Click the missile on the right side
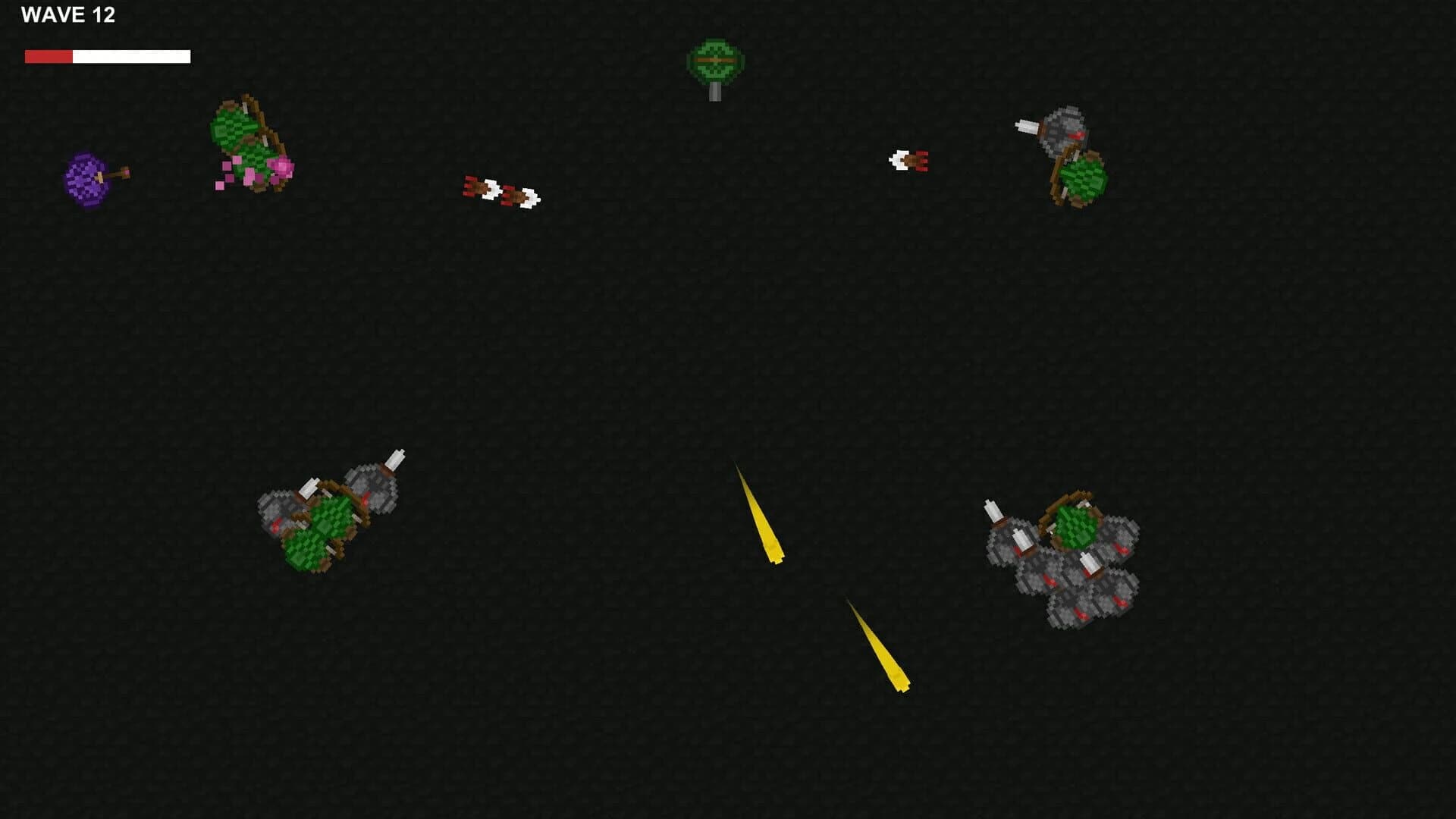 (910, 160)
